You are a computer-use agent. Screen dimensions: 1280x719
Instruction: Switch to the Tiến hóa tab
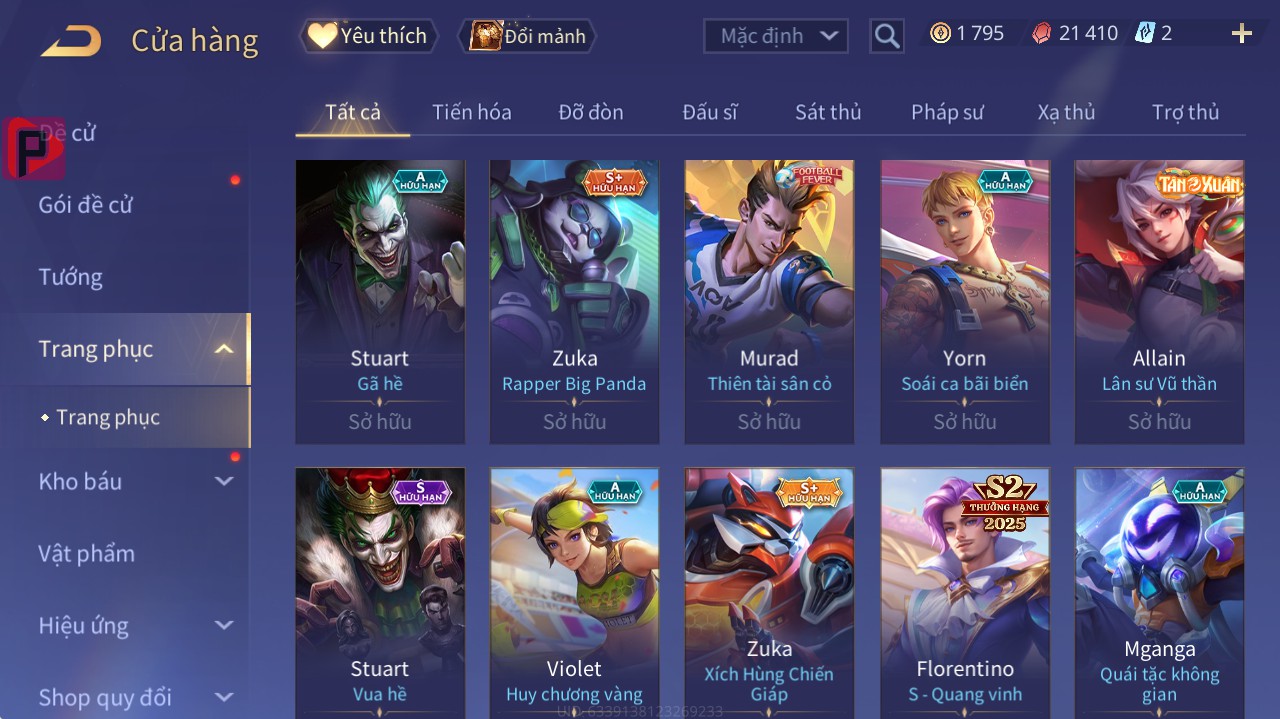471,112
